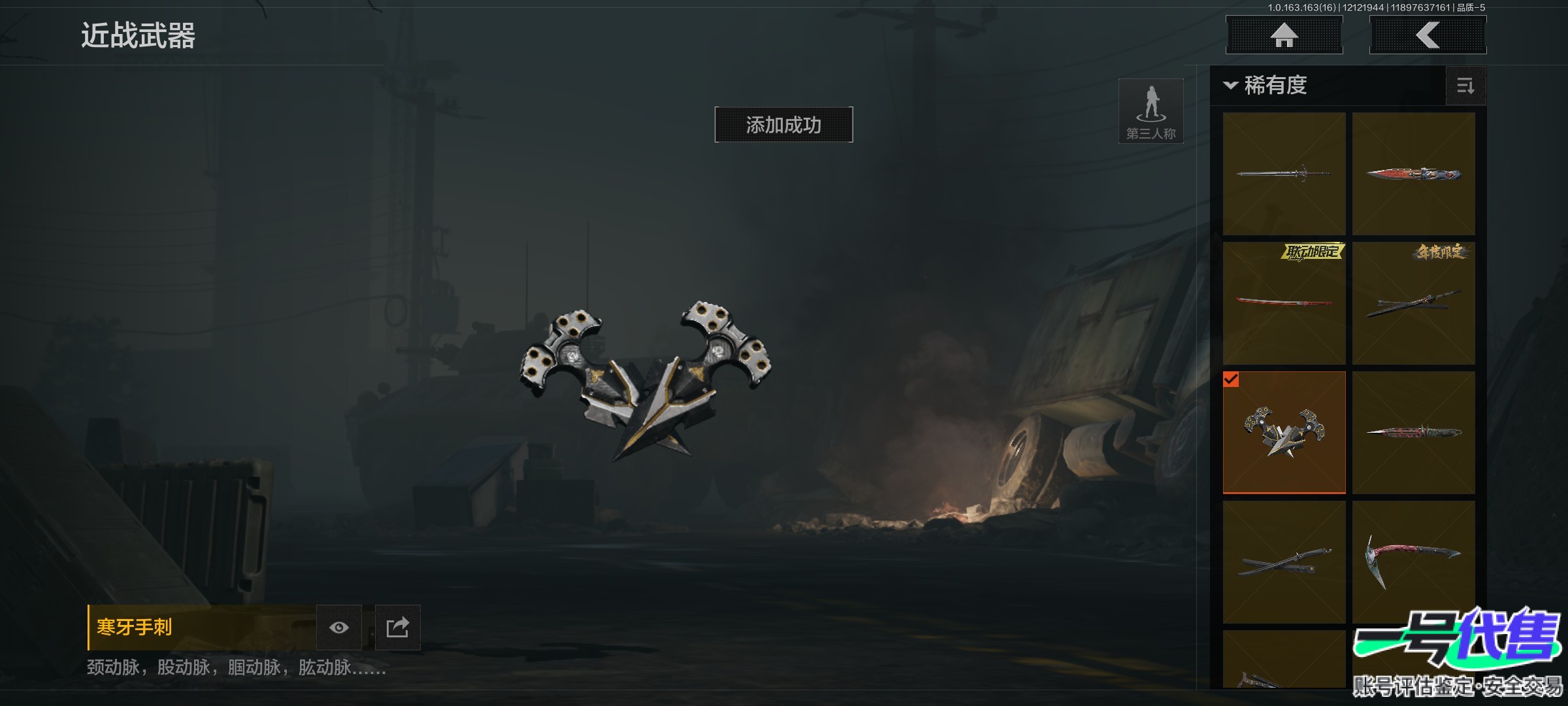Viewport: 1568px width, 706px height.
Task: Share the 寒牙手刺 weapon
Action: tap(397, 628)
